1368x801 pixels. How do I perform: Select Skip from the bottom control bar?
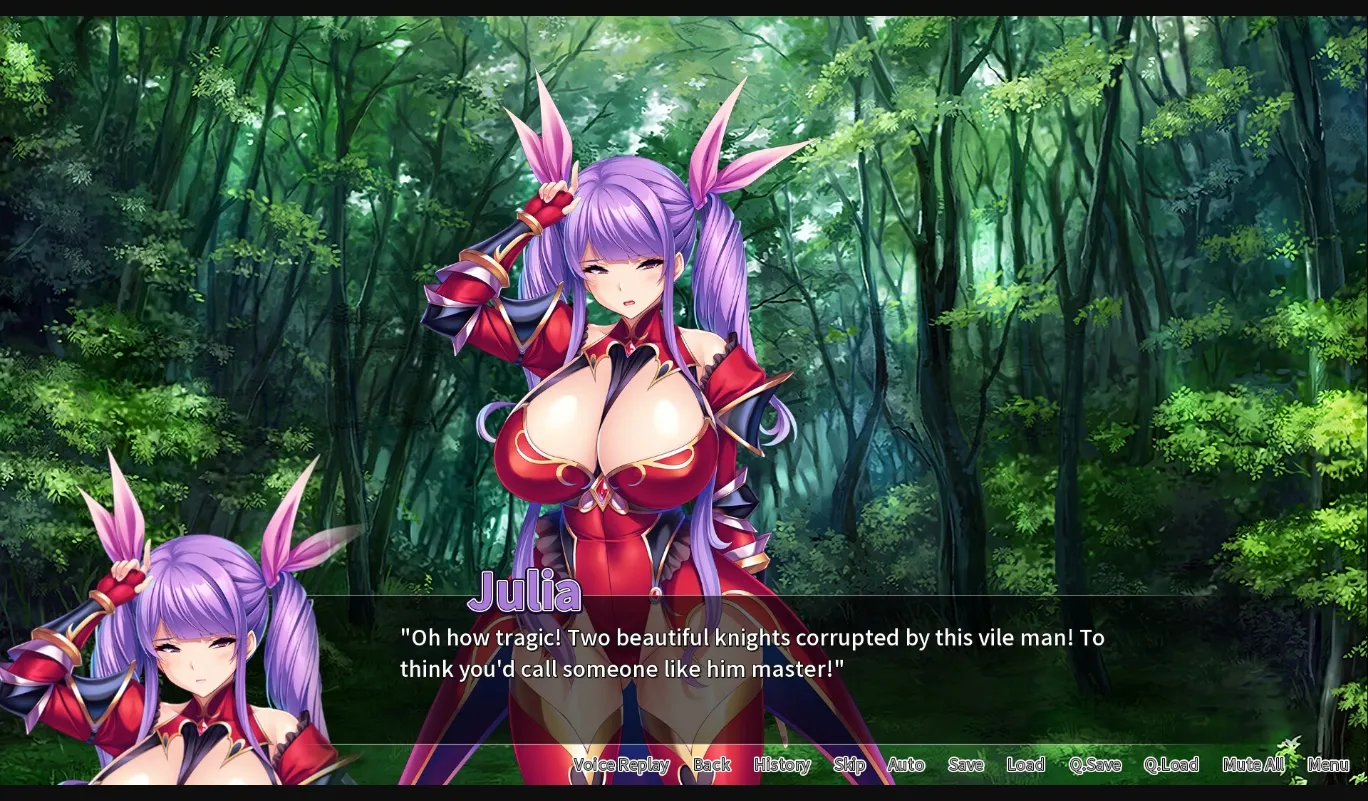pos(848,764)
